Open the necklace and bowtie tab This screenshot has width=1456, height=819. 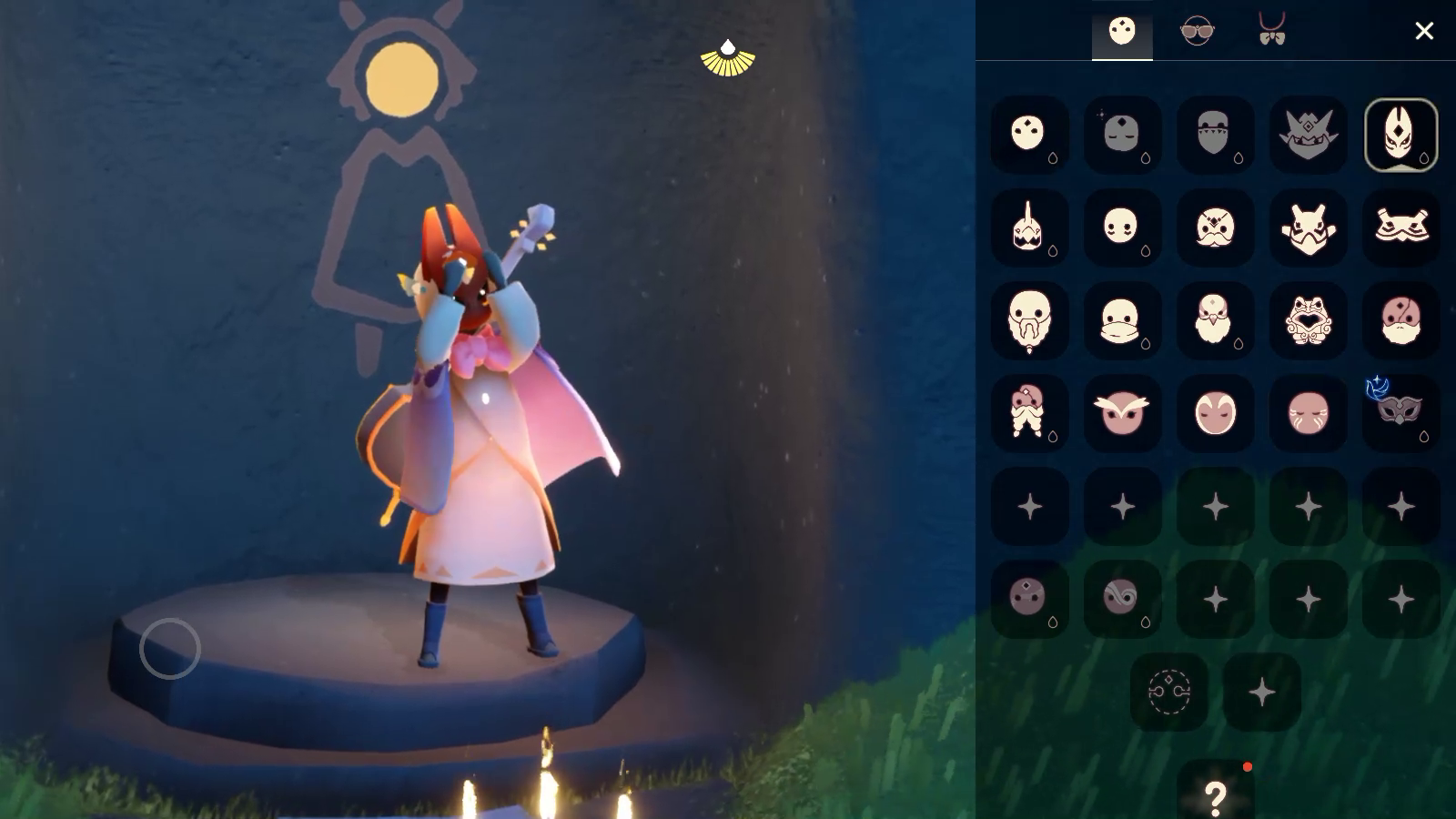tap(1271, 32)
